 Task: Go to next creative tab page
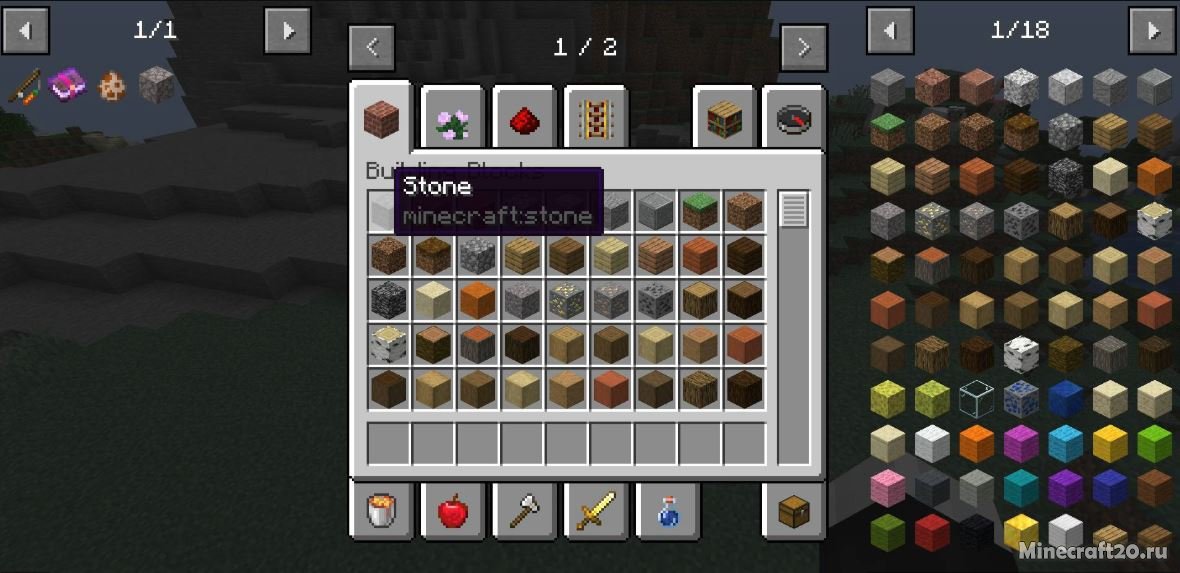pyautogui.click(x=803, y=47)
